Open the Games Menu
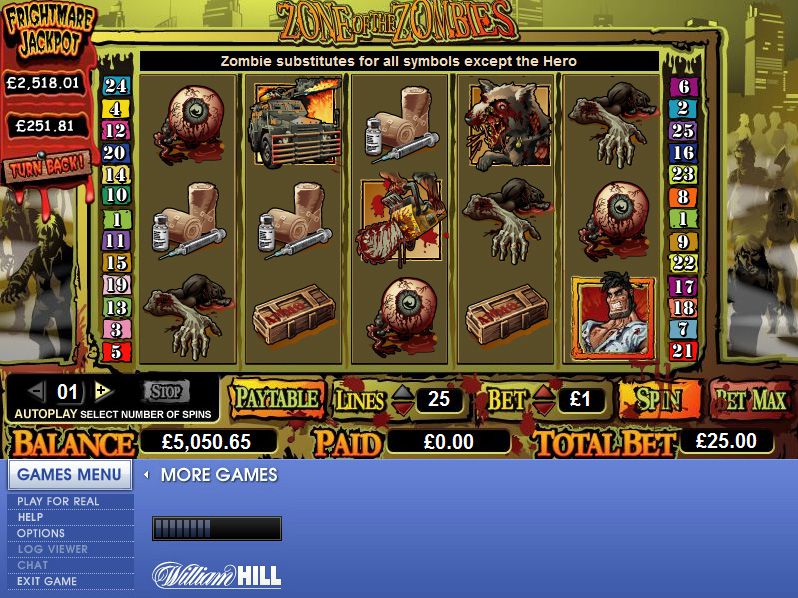798x598 pixels. coord(69,474)
